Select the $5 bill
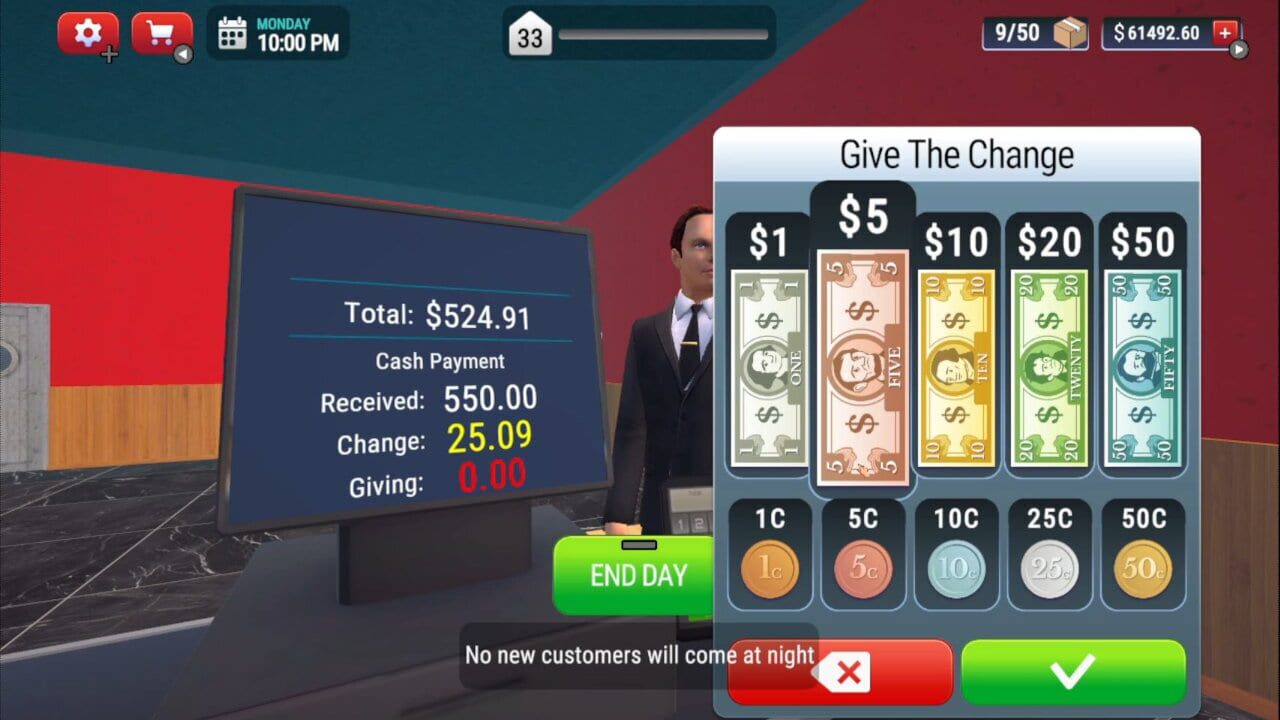Screen dimensions: 1280x720 coord(862,365)
